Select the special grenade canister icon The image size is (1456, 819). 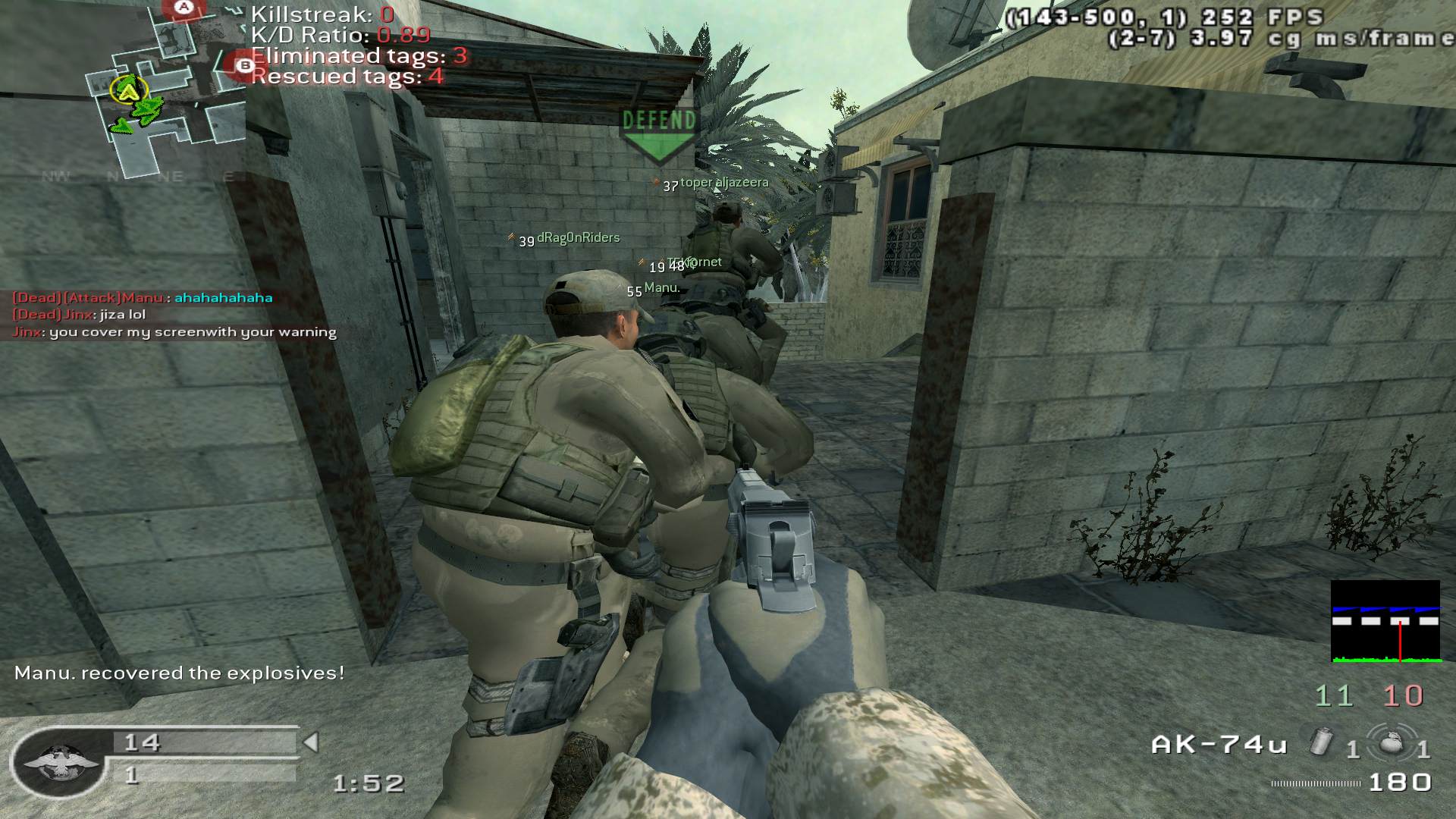click(1323, 741)
